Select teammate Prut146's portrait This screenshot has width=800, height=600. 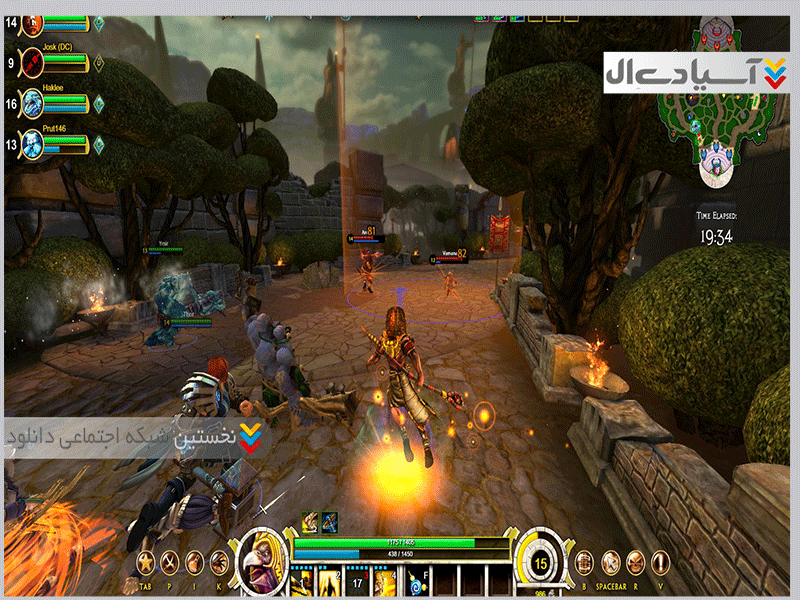33,143
